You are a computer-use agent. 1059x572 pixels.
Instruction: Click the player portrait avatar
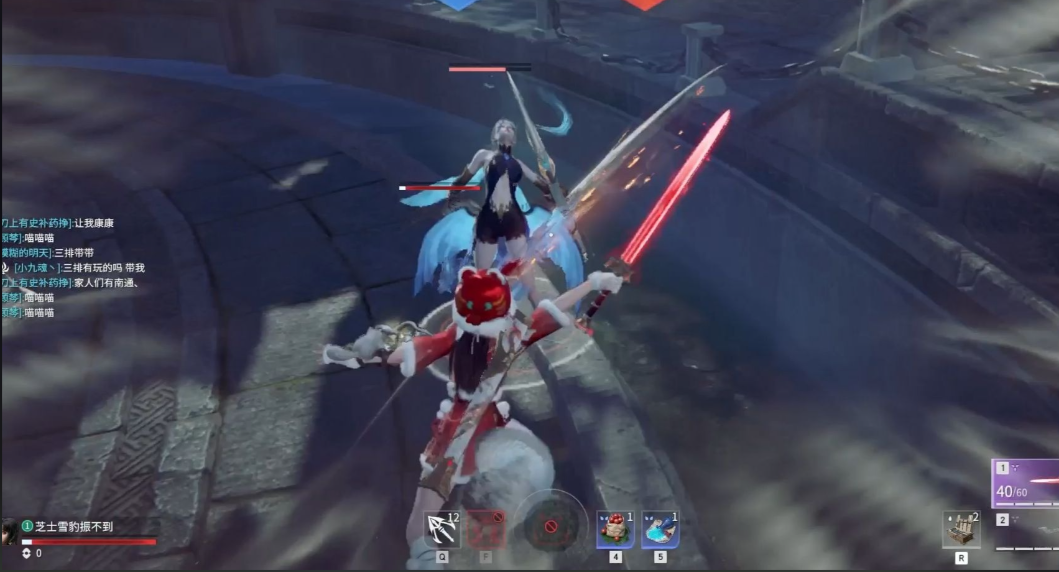pyautogui.click(x=9, y=530)
